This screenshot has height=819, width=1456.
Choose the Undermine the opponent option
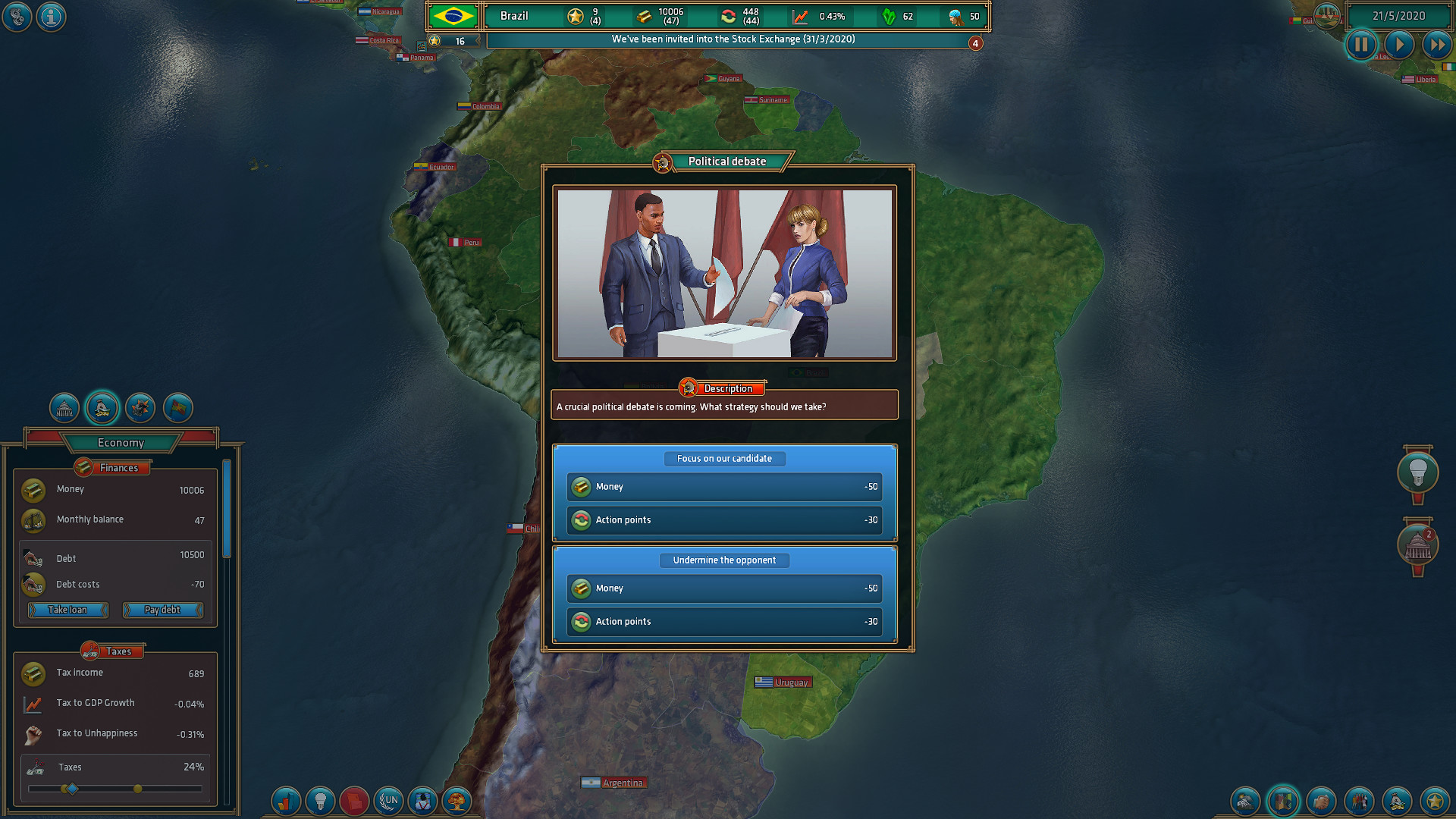[724, 560]
